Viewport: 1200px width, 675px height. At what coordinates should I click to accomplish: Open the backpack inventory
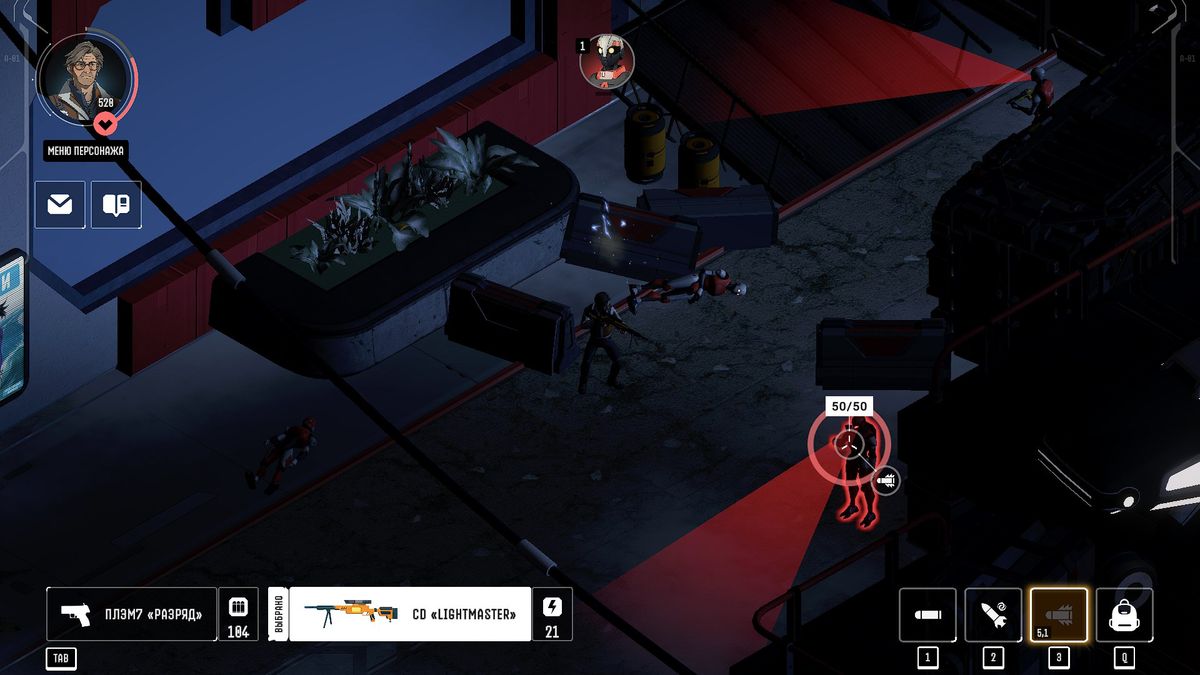1124,614
